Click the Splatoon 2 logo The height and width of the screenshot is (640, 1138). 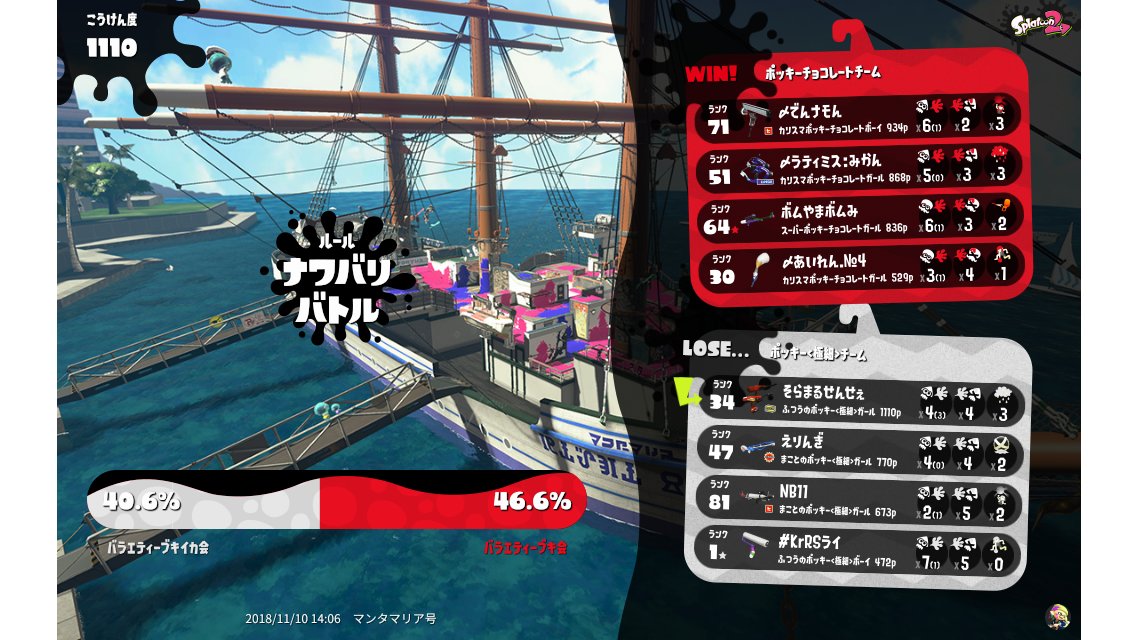[1041, 27]
